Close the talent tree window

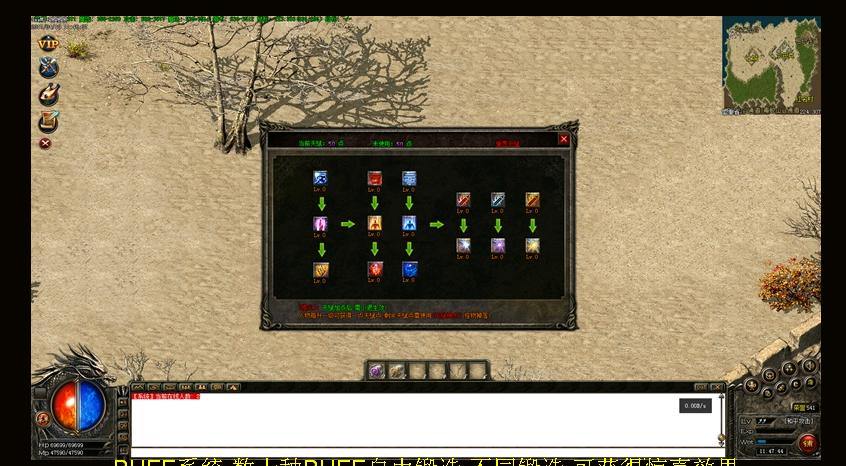[x=564, y=140]
